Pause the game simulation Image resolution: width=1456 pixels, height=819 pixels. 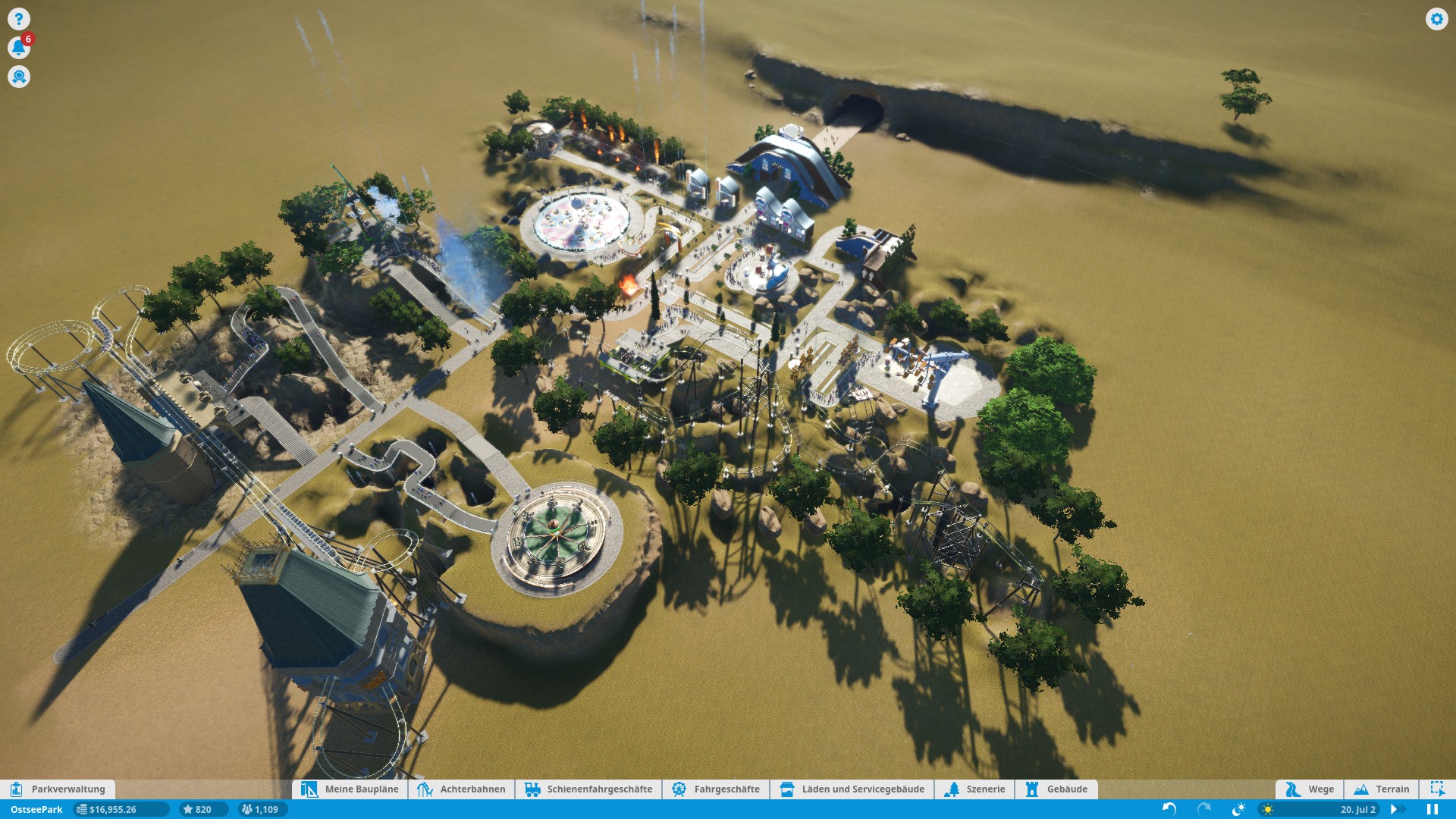pyautogui.click(x=1432, y=809)
